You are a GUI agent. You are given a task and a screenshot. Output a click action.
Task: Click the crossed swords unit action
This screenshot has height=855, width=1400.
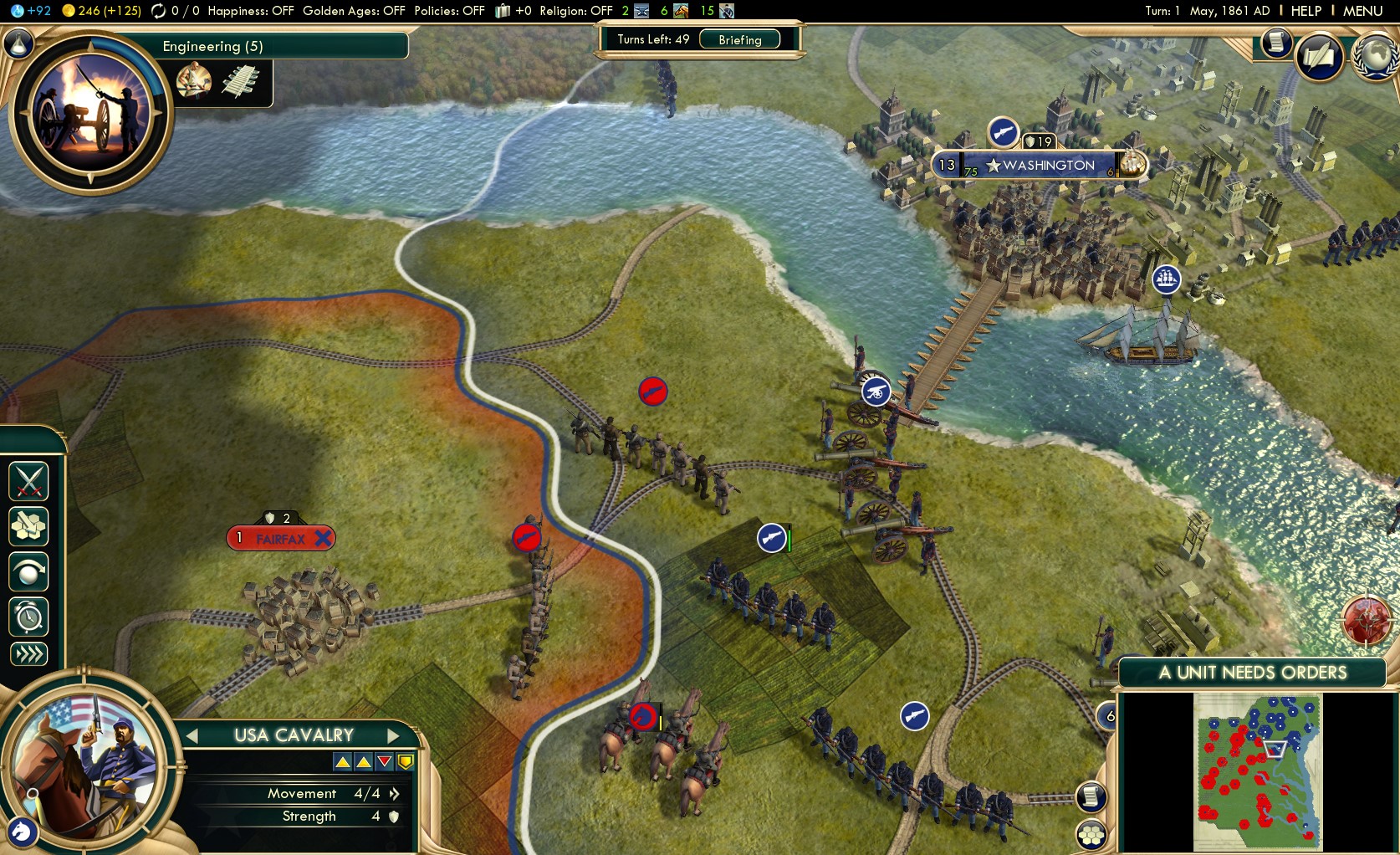29,482
